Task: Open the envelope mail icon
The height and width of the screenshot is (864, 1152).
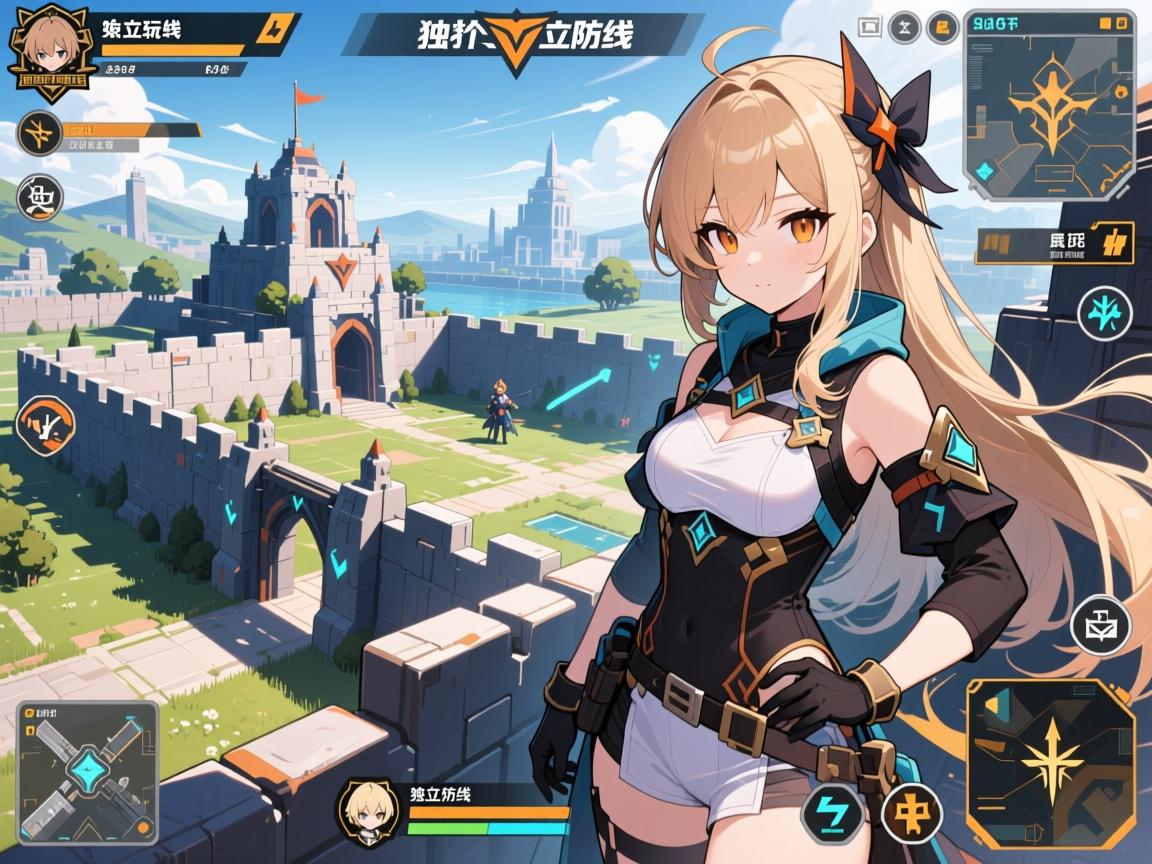Action: (x=1099, y=626)
